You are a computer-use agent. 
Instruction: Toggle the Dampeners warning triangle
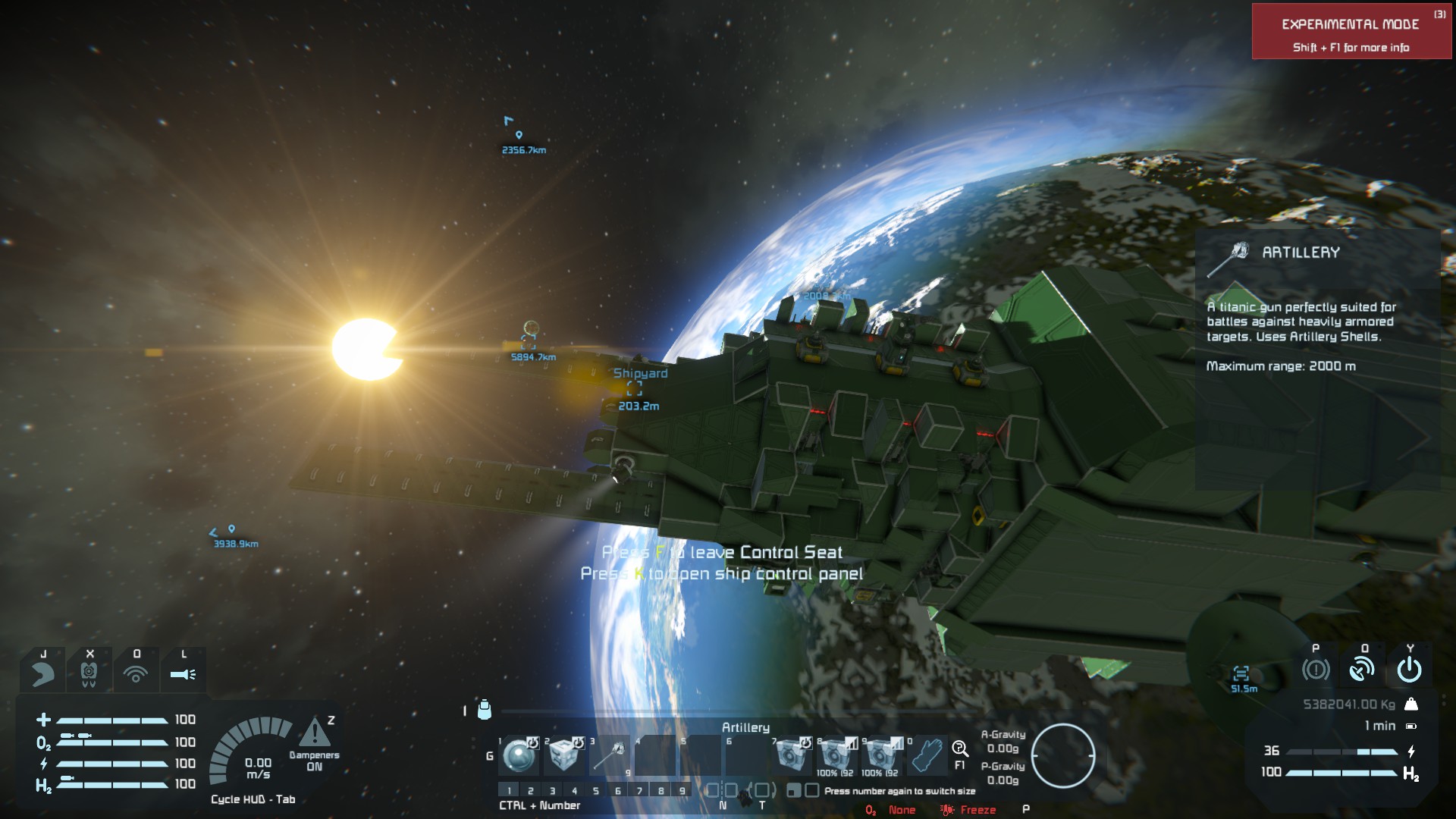(315, 733)
